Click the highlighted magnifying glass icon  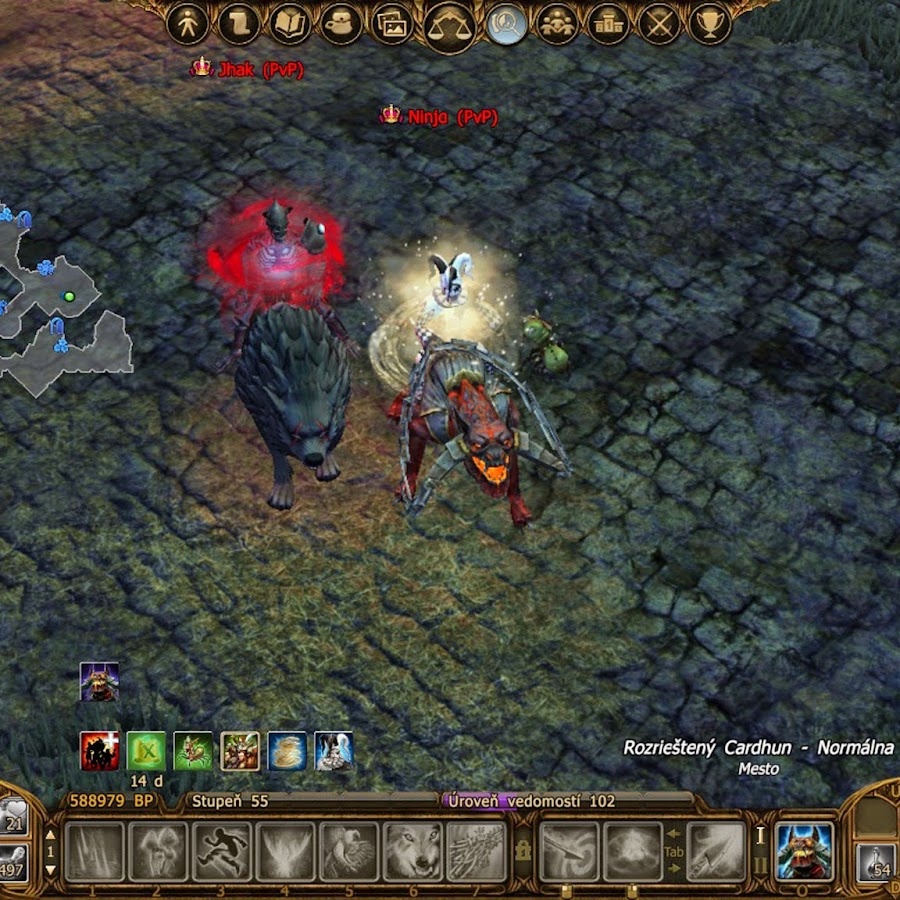pos(507,24)
